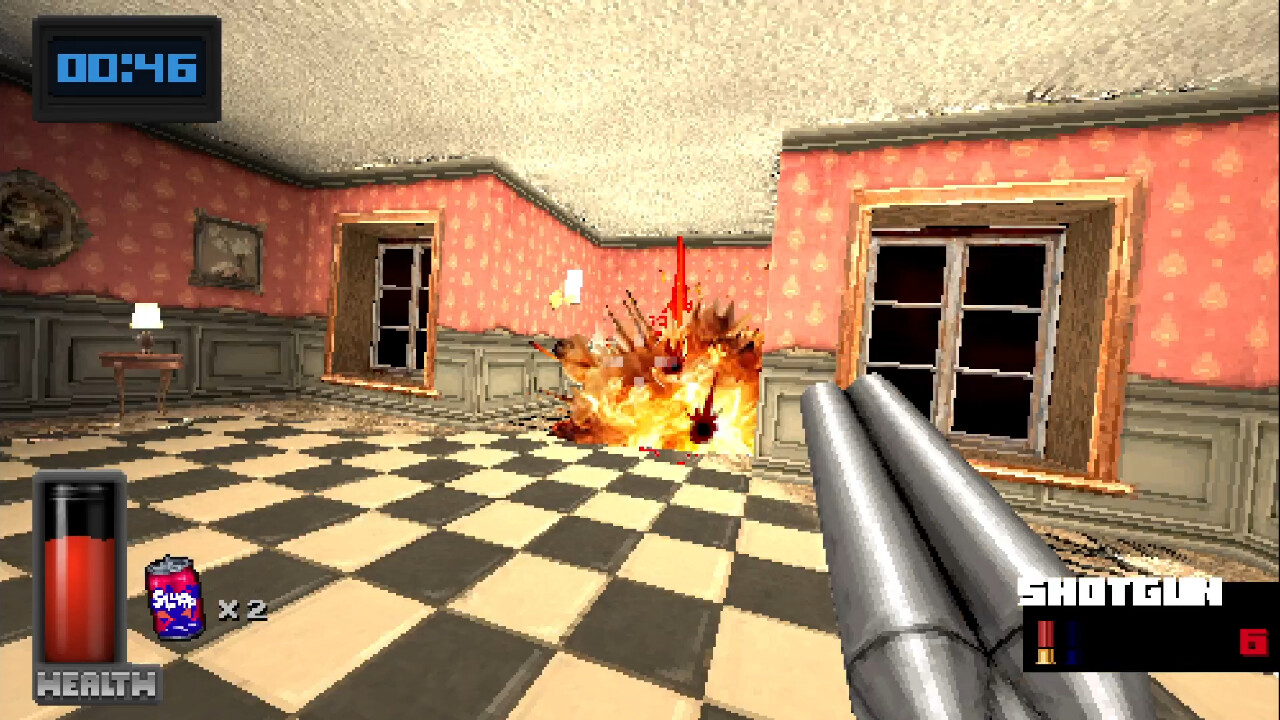The width and height of the screenshot is (1280, 720).
Task: Click the large right window
Action: click(x=960, y=320)
